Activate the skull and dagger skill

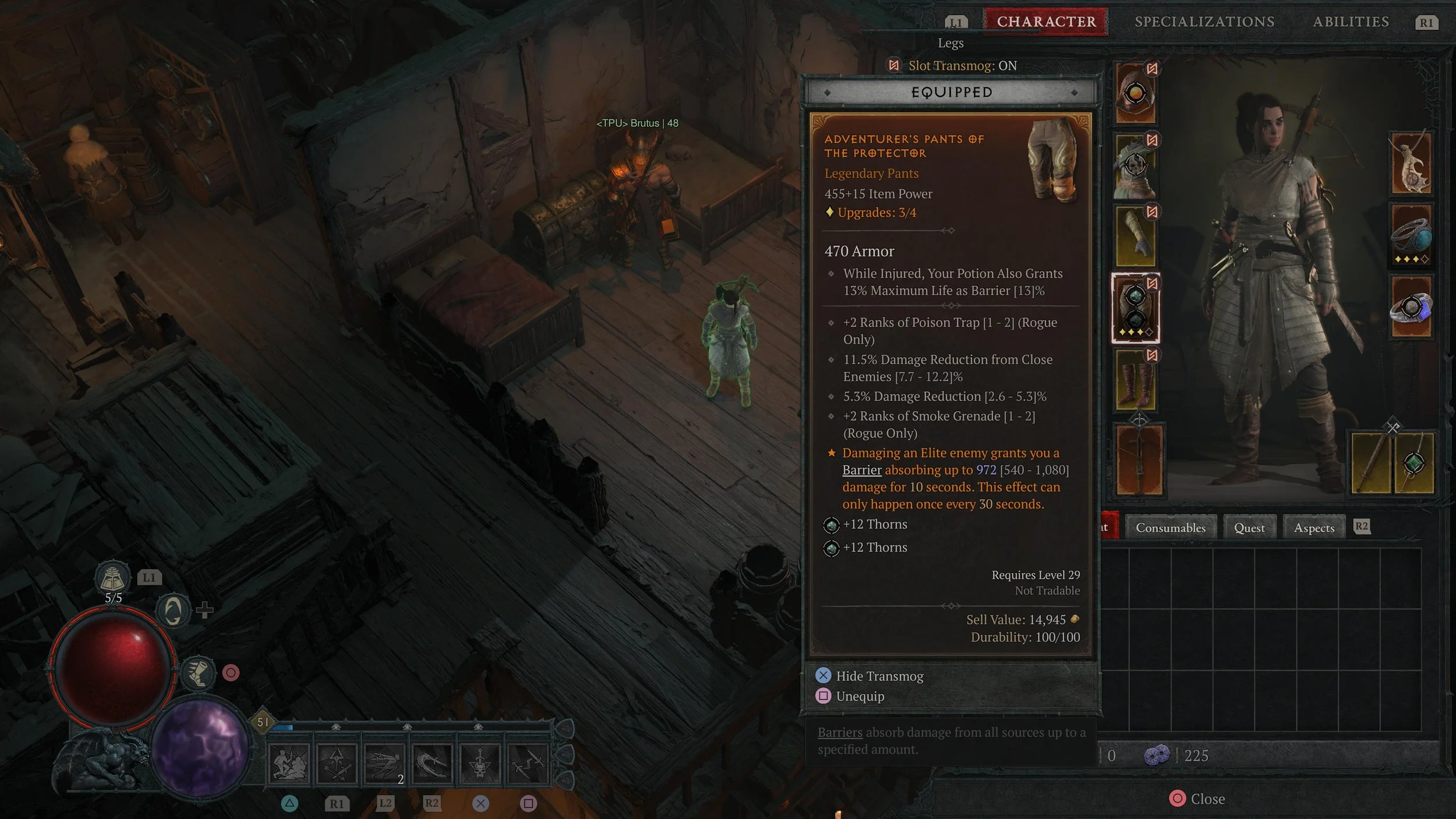pos(479,762)
